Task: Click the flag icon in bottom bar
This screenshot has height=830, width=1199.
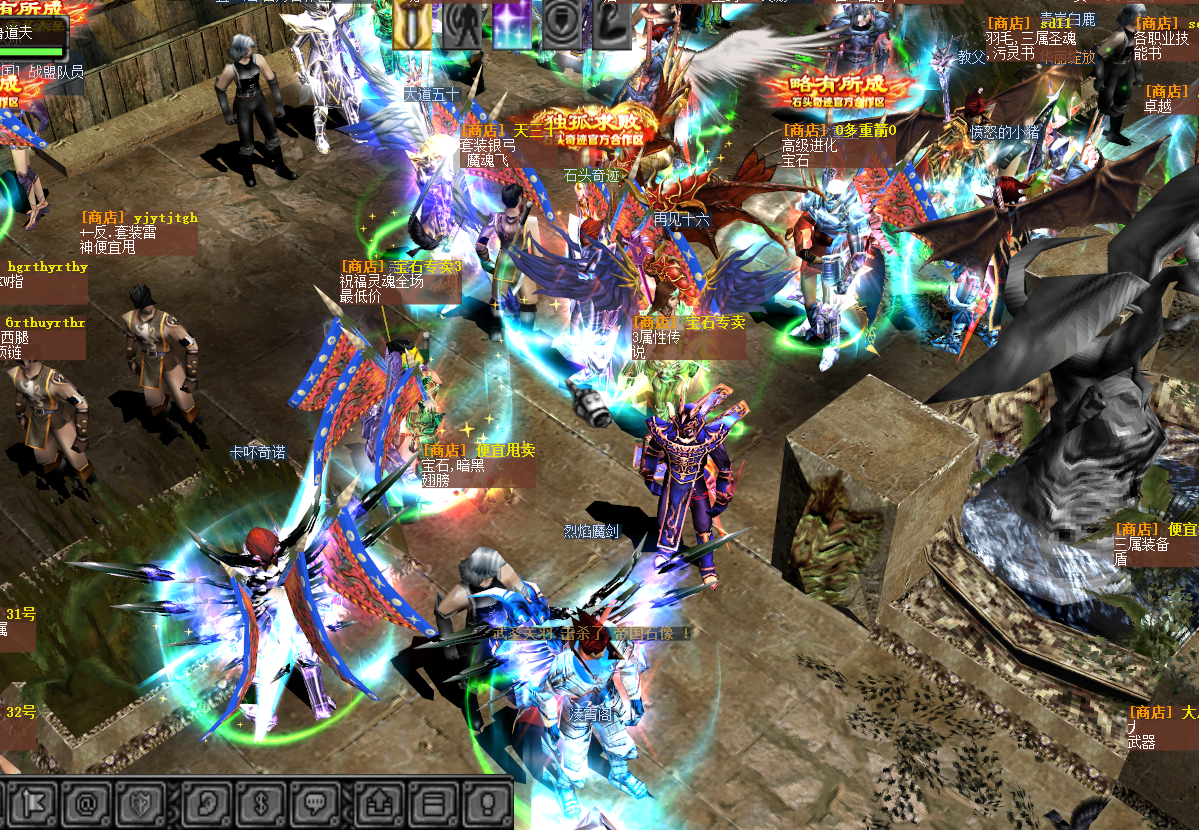Action: tap(30, 803)
